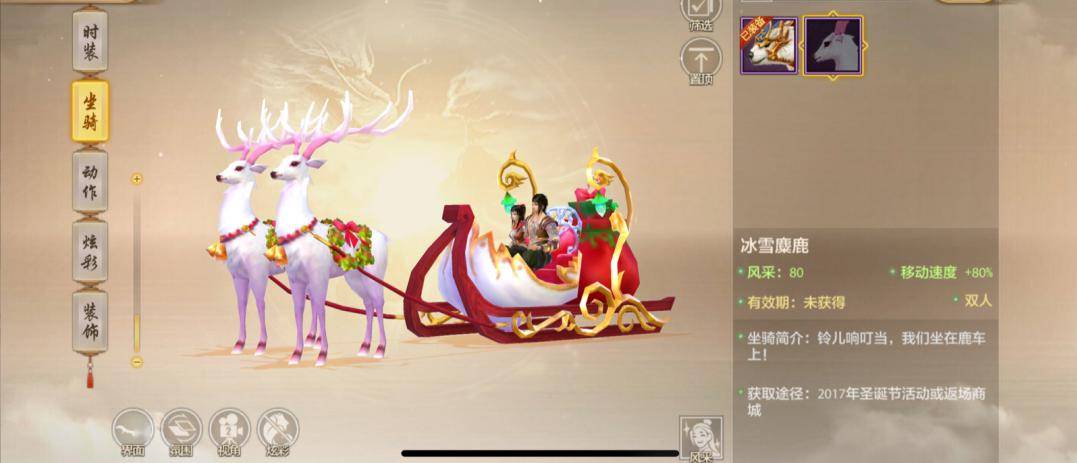
Task: Toggle the 界面 interface button
Action: pyautogui.click(x=133, y=432)
